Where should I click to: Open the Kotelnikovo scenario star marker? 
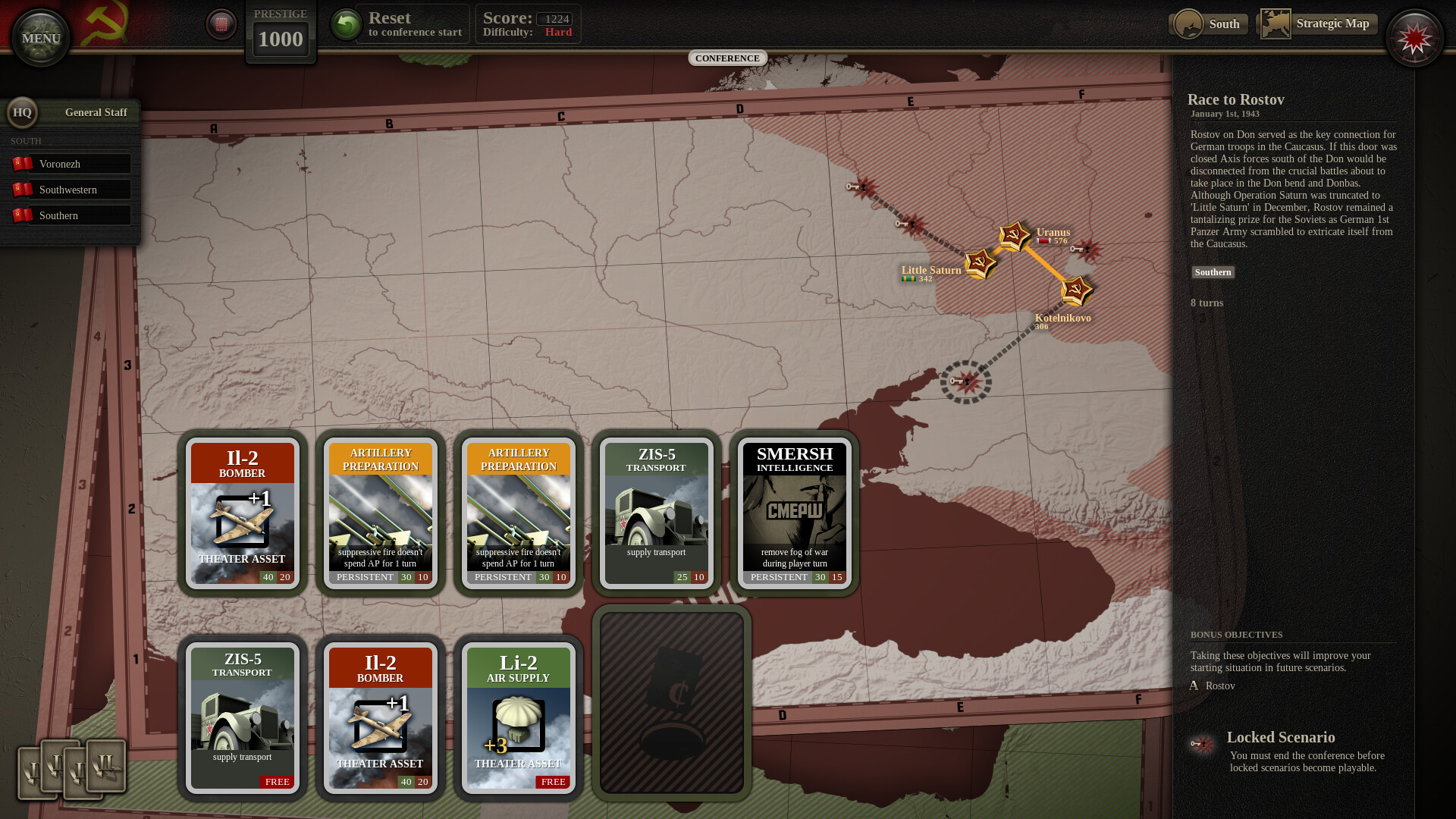[x=1078, y=292]
